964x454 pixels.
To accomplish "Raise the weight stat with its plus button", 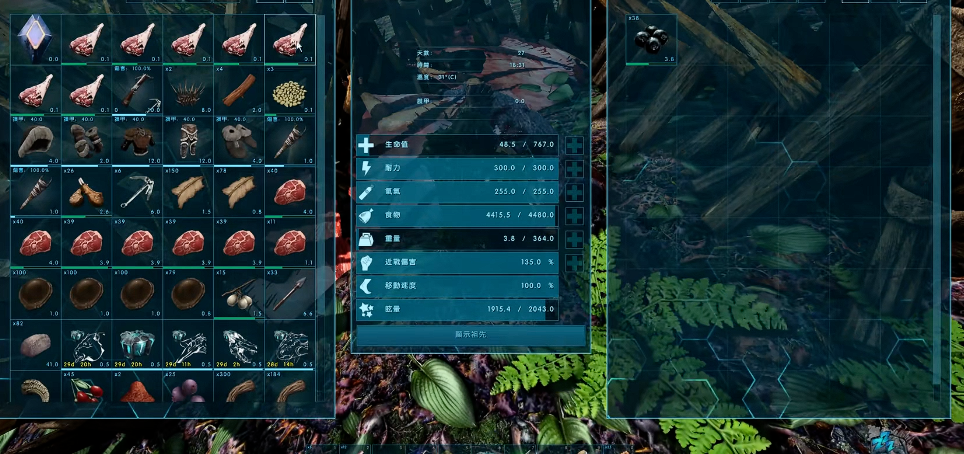I will (x=574, y=240).
